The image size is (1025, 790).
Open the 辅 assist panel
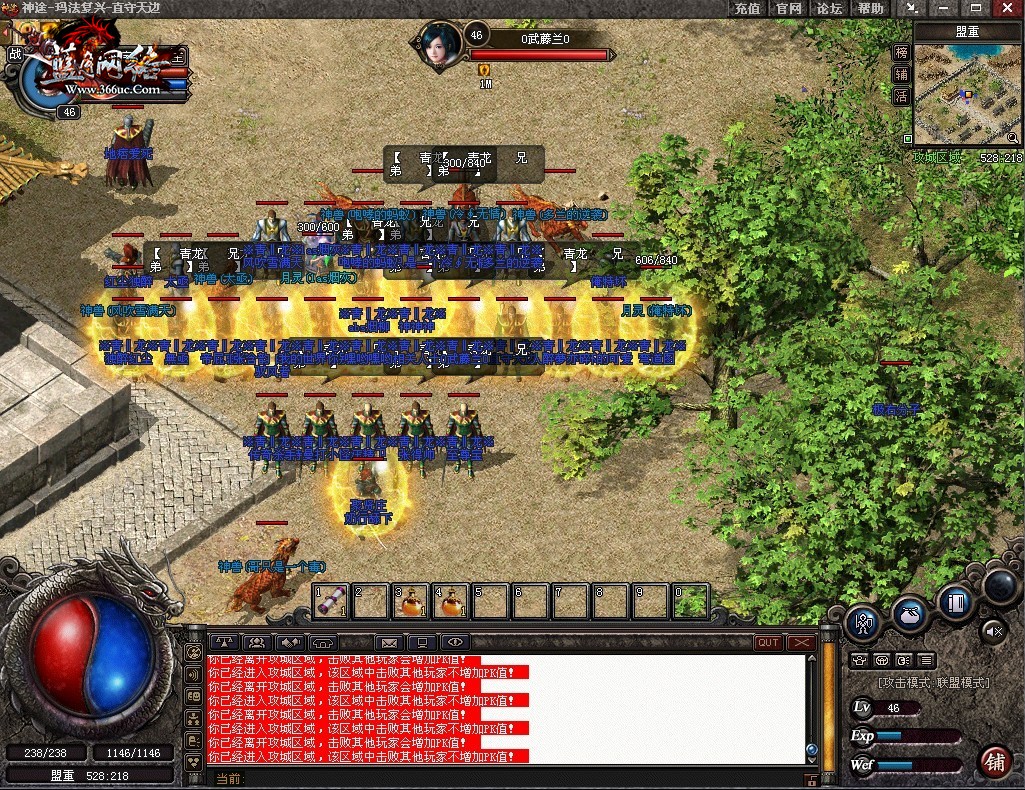coord(901,74)
